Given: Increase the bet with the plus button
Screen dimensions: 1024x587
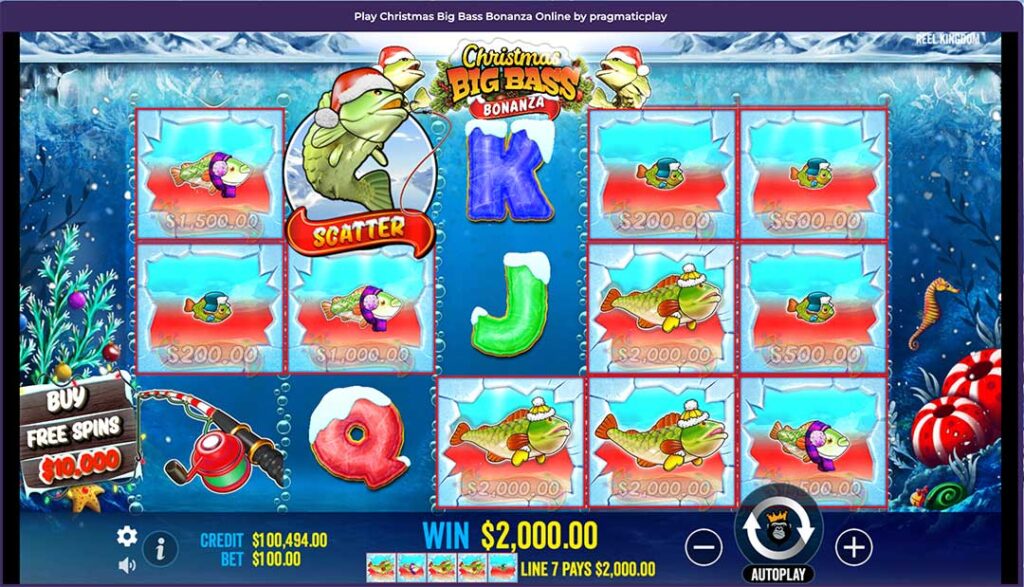Looking at the screenshot, I should pyautogui.click(x=853, y=546).
